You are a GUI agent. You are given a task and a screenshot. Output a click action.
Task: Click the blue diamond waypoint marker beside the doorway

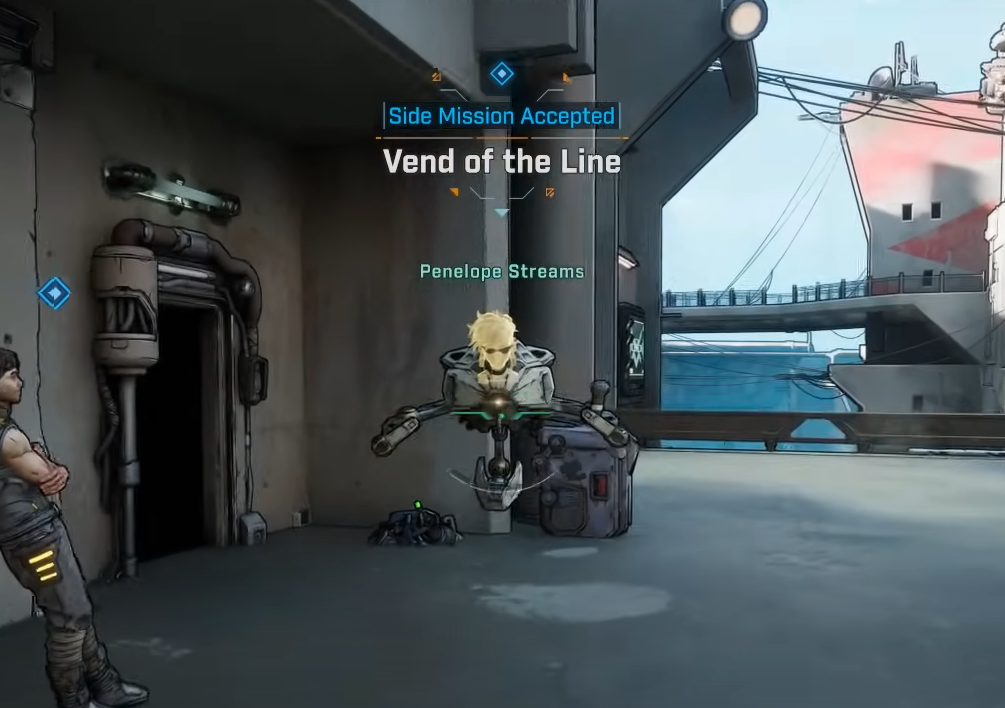54,293
